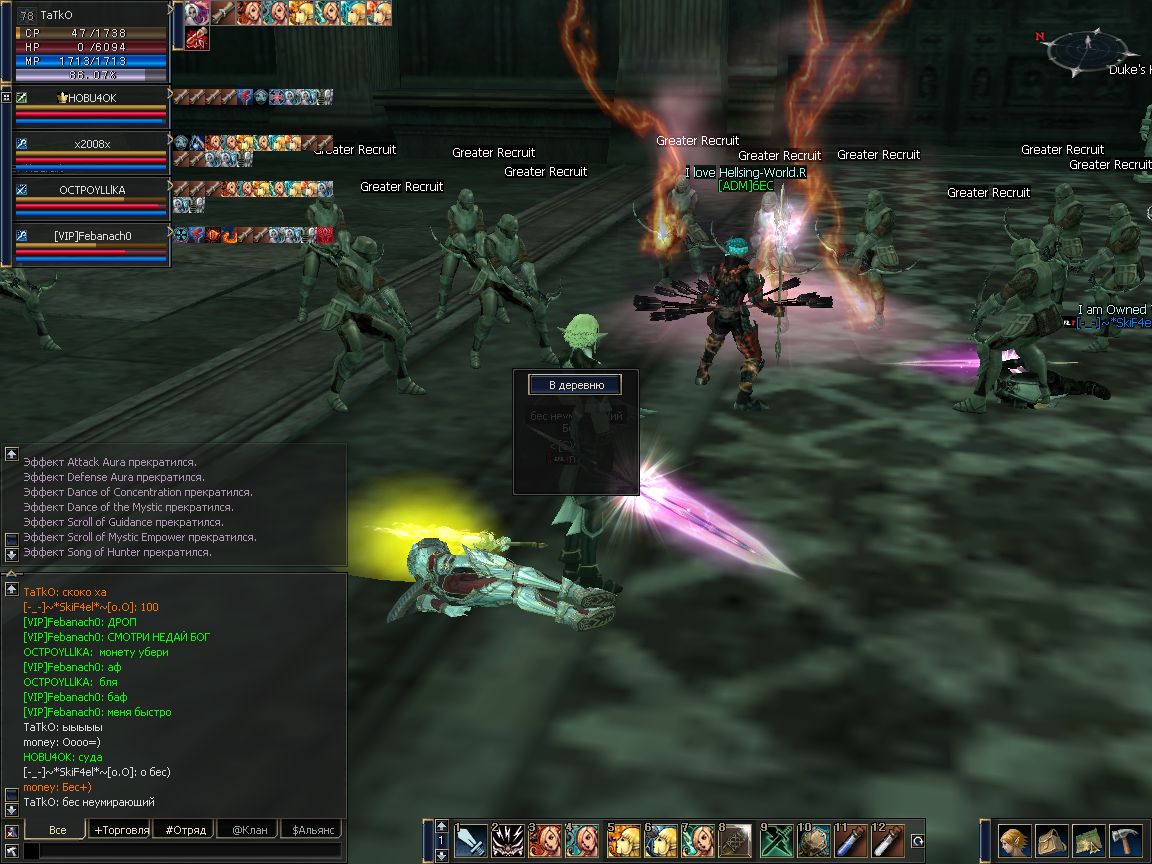1152x864 pixels.
Task: Activate the white burst skill in slot 2
Action: pos(508,840)
